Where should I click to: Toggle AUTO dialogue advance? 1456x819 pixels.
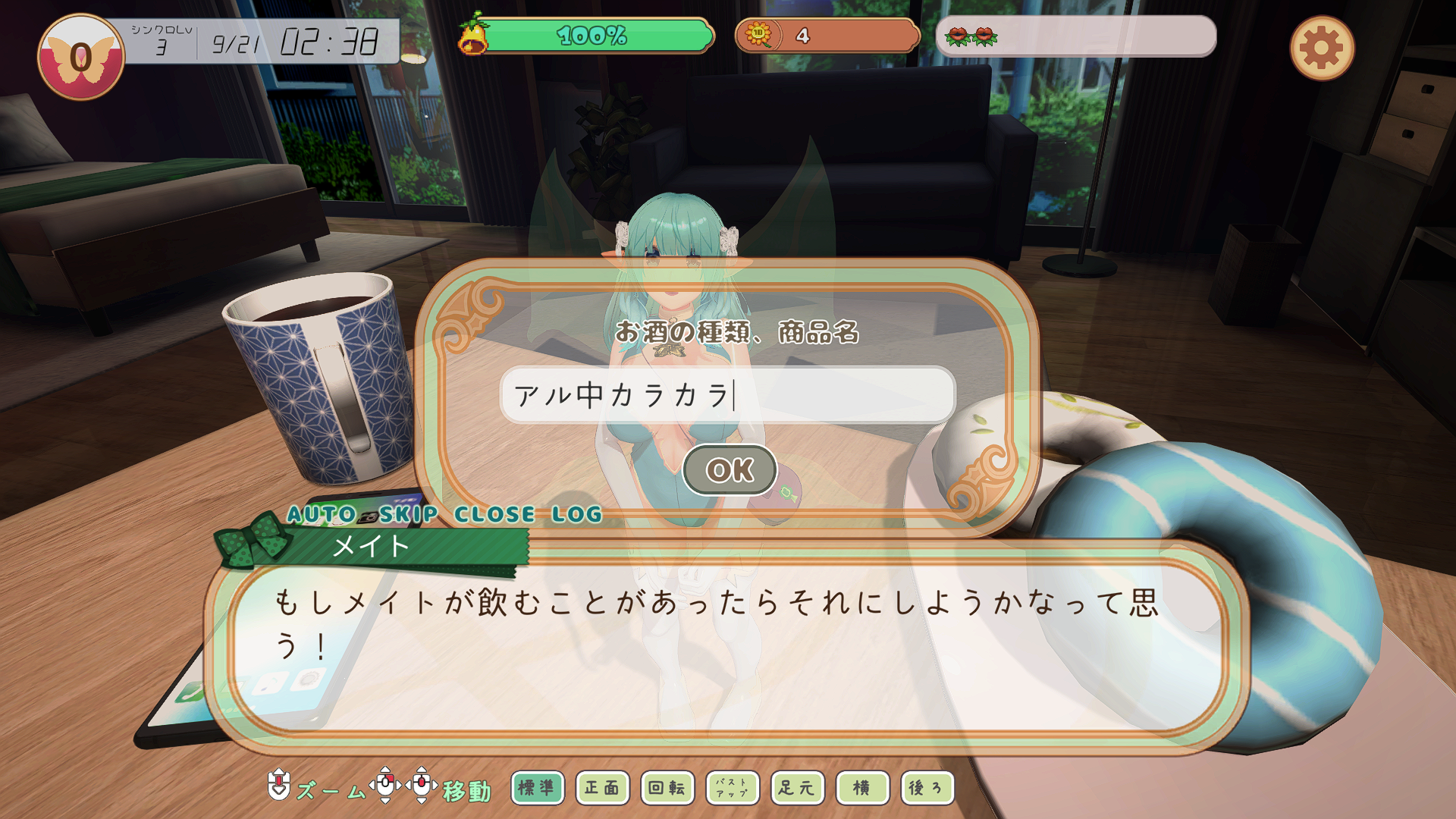(322, 514)
